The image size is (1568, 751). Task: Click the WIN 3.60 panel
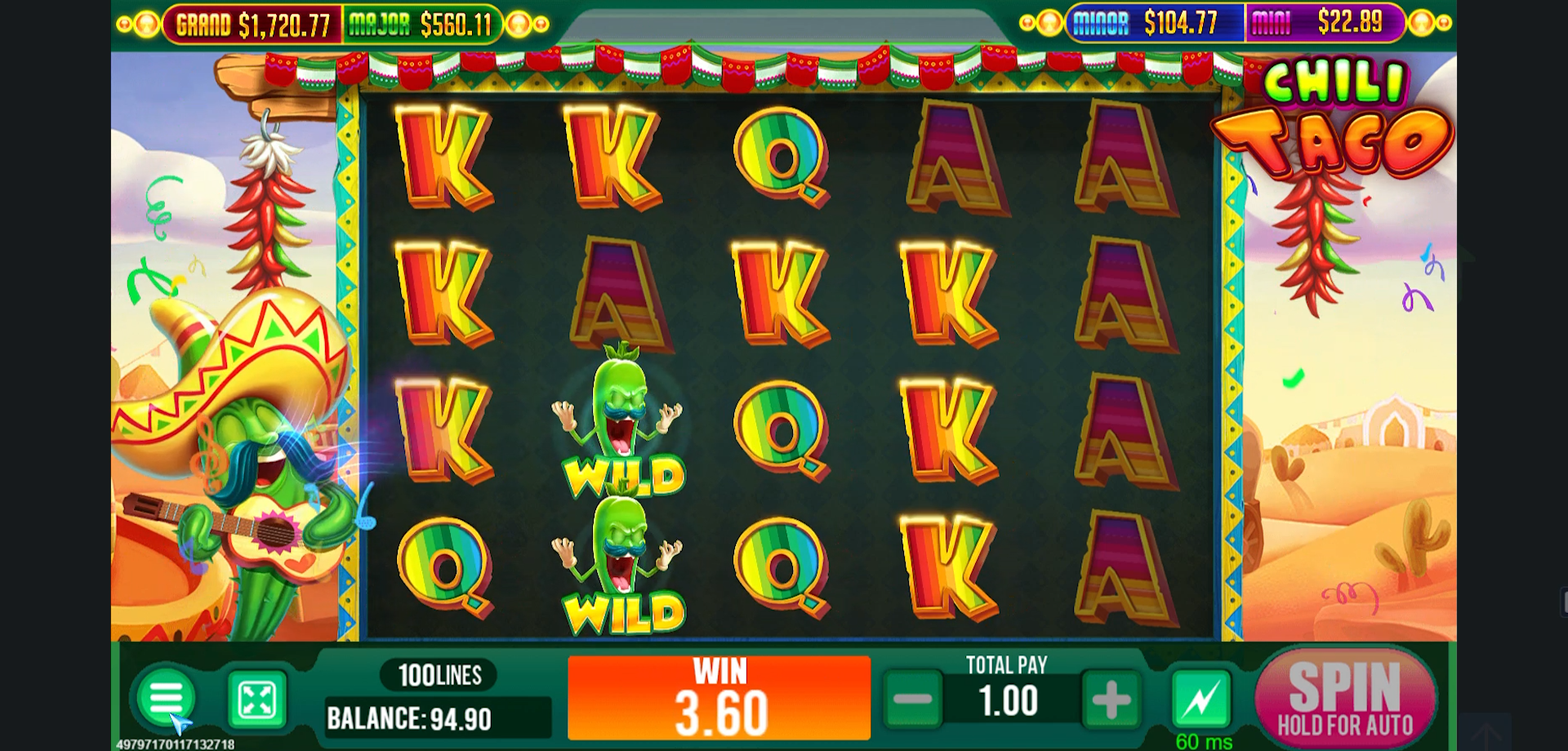(x=719, y=698)
